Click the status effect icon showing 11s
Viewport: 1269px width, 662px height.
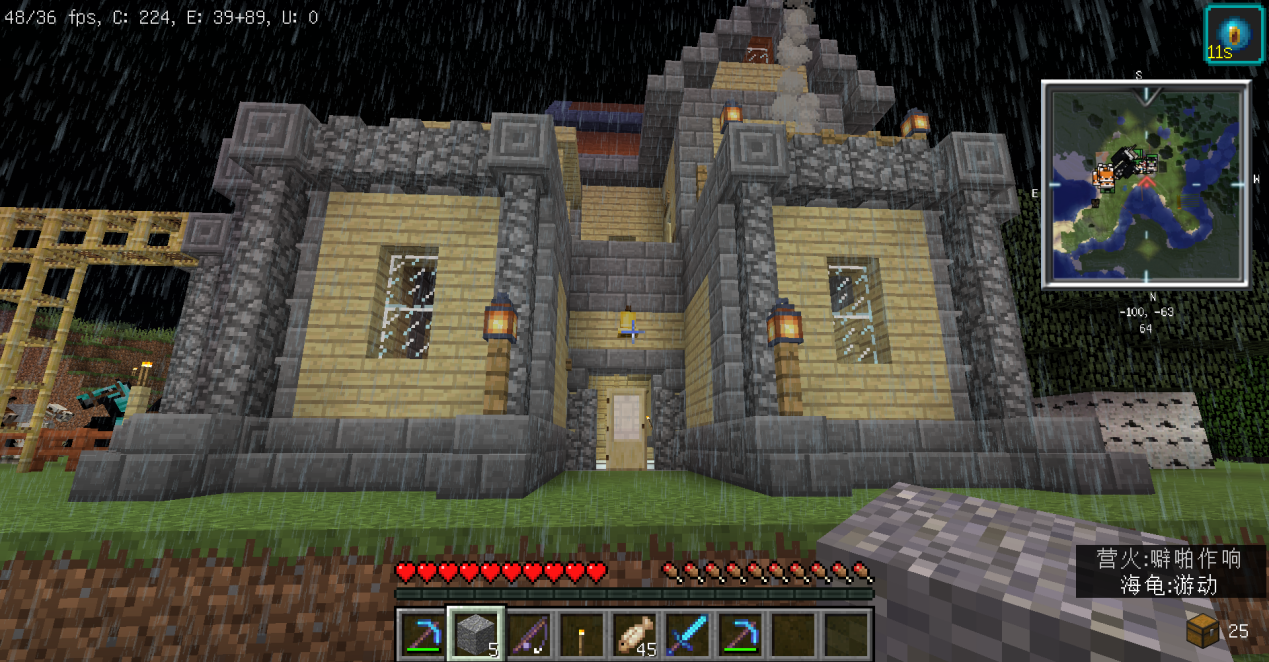pos(1233,34)
